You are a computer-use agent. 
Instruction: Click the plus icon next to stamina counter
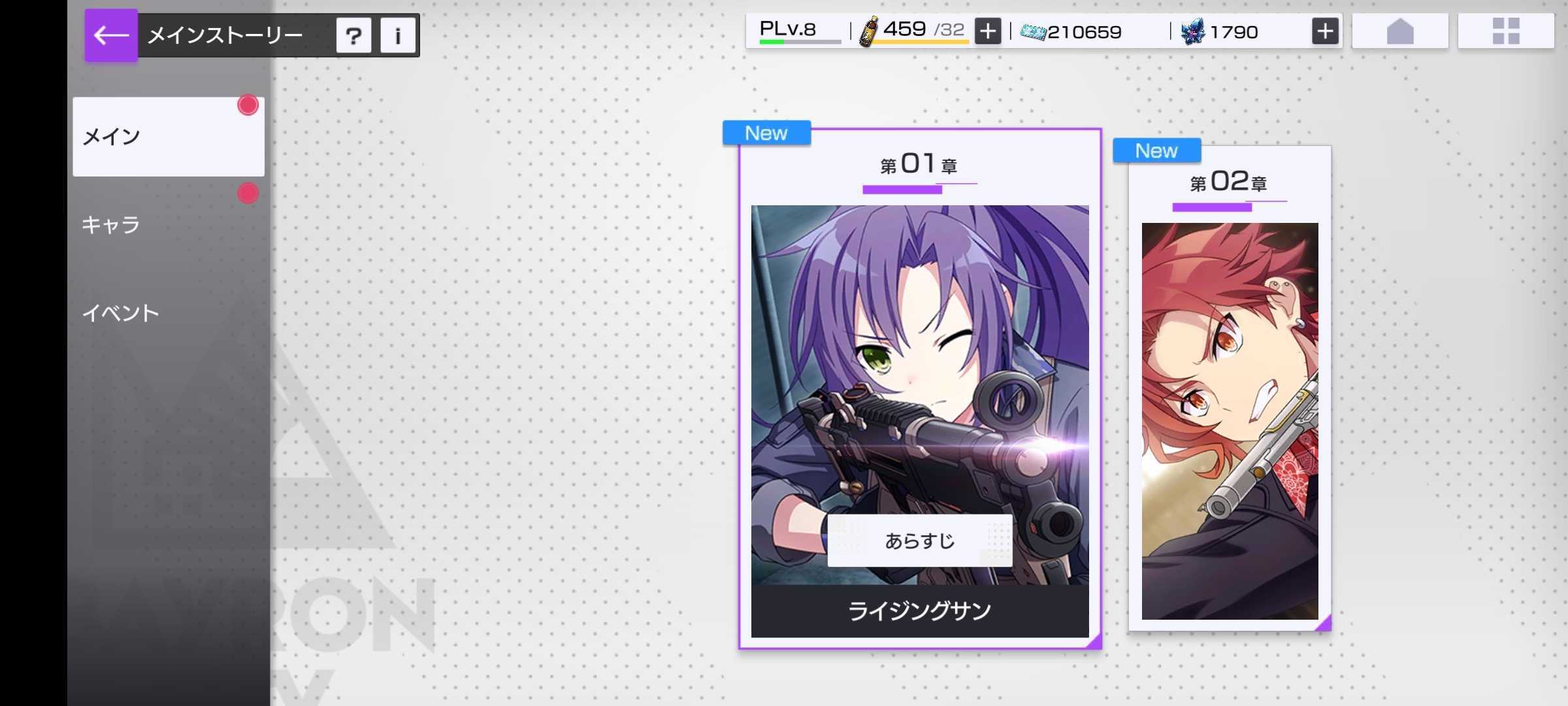pyautogui.click(x=987, y=30)
